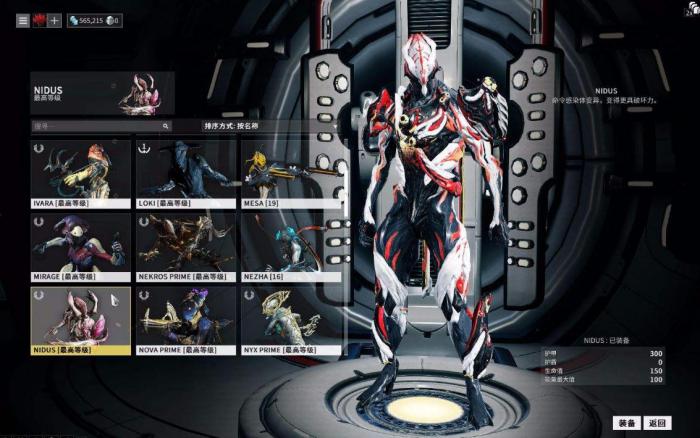Click the 装备 equip button
The height and width of the screenshot is (438, 700).
[627, 423]
